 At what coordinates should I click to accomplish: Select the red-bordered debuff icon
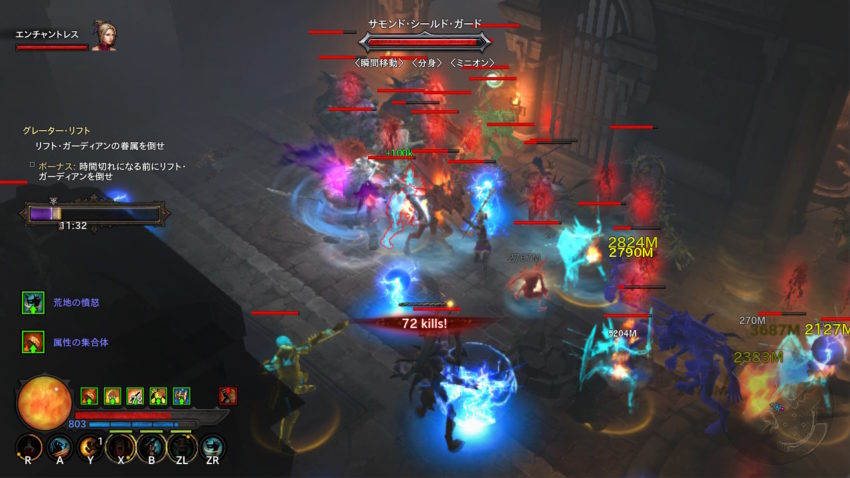tap(228, 396)
